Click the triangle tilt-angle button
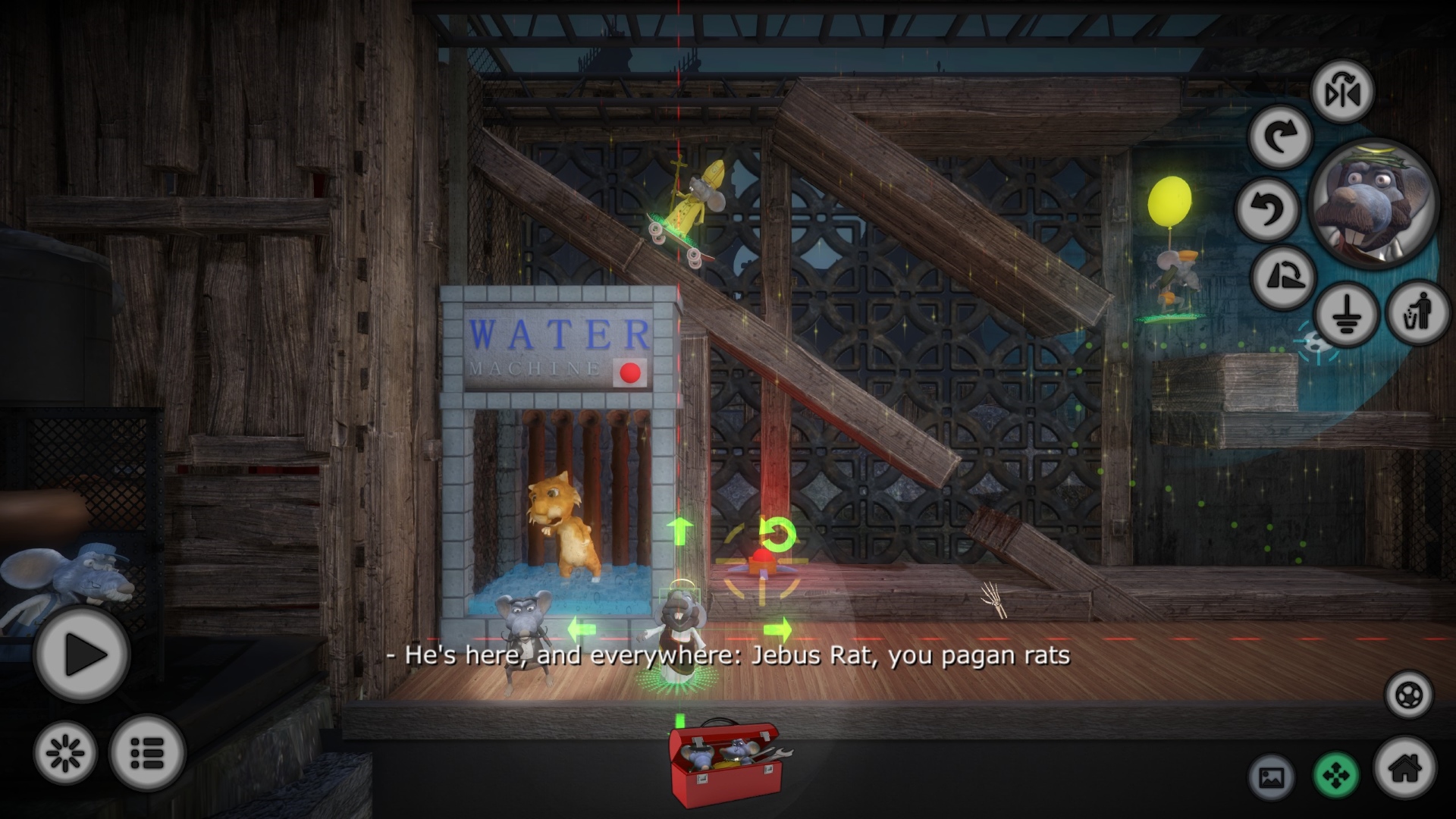 tap(1283, 277)
